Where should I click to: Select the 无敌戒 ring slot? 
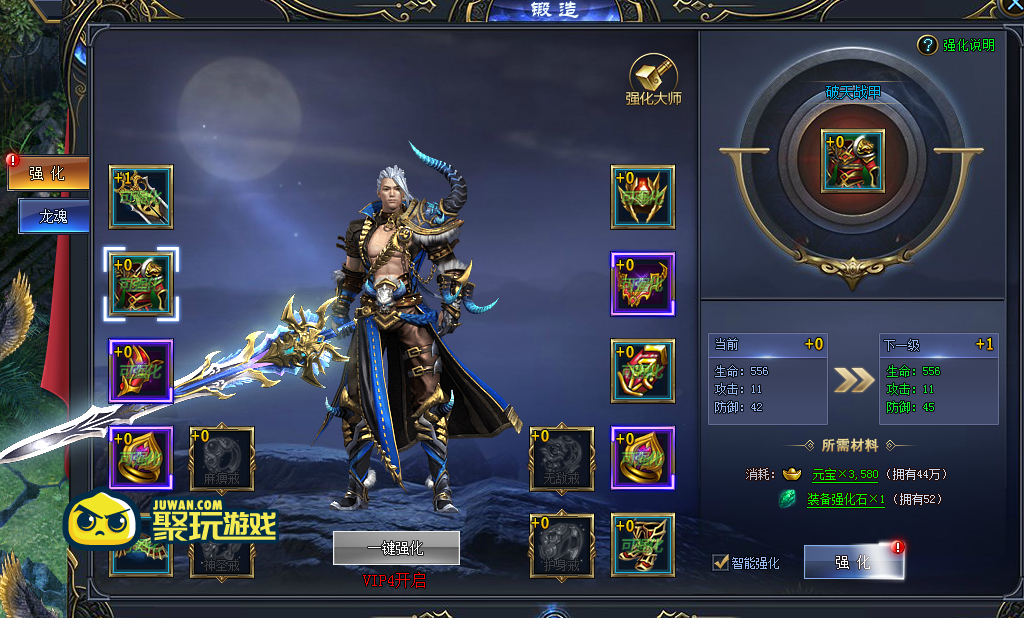562,458
